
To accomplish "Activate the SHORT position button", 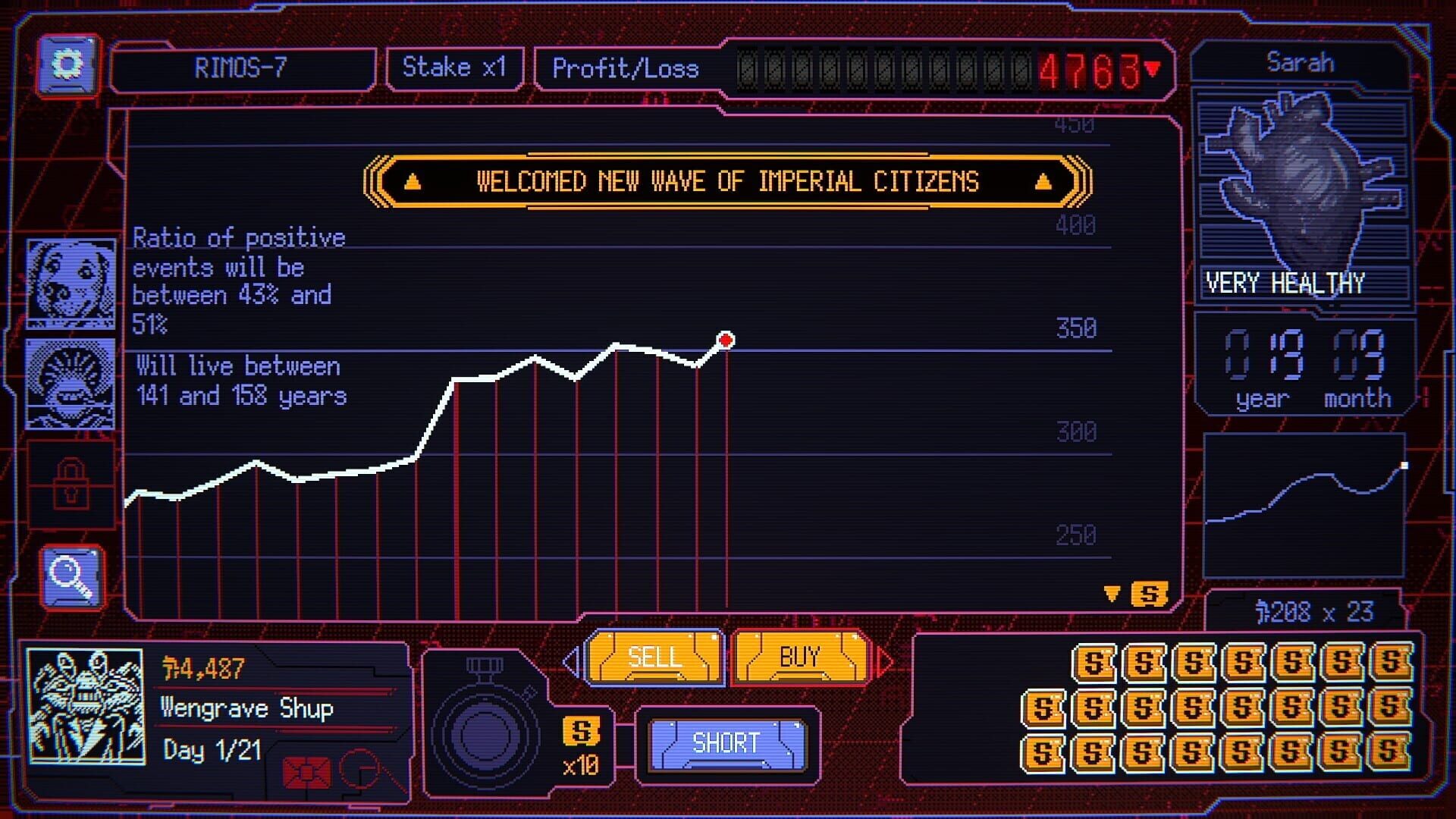I will coord(726,743).
